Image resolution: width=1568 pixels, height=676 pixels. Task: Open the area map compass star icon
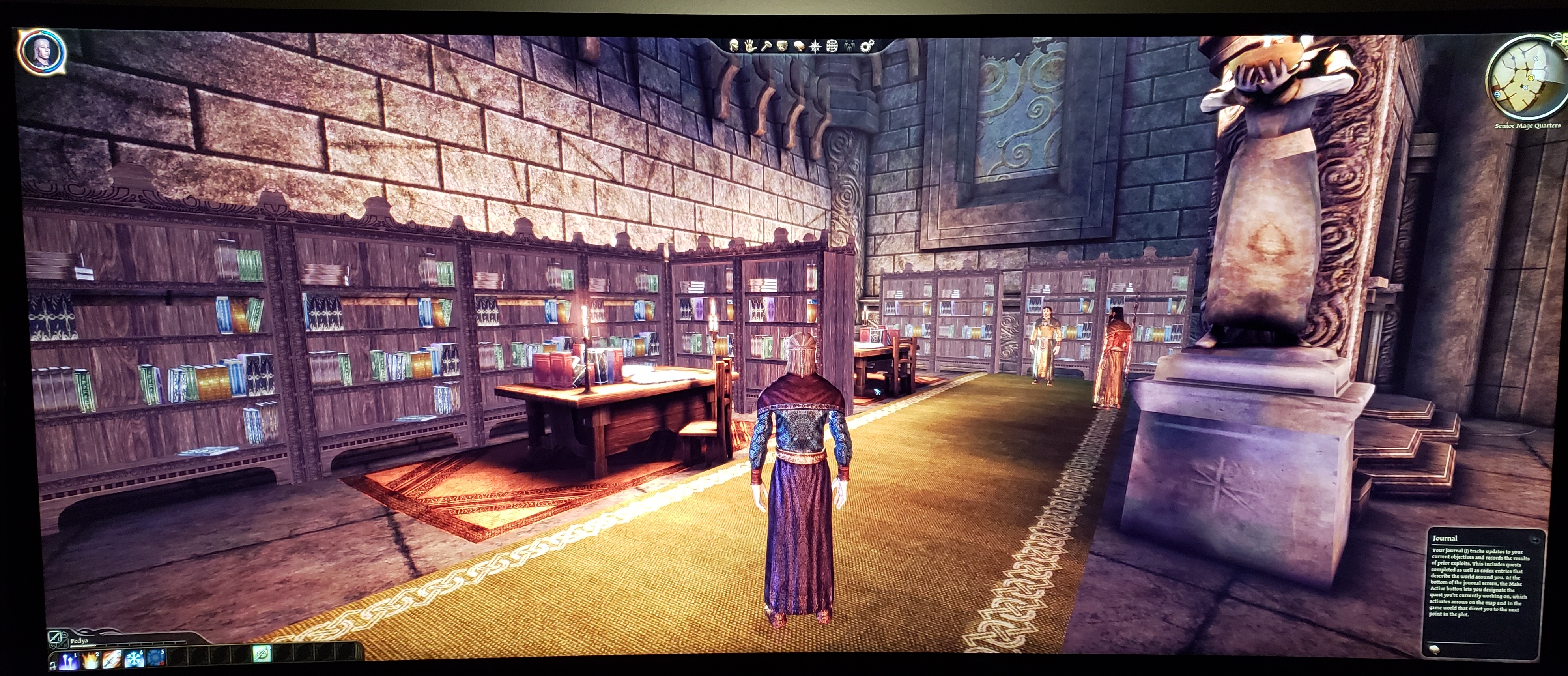pyautogui.click(x=816, y=46)
